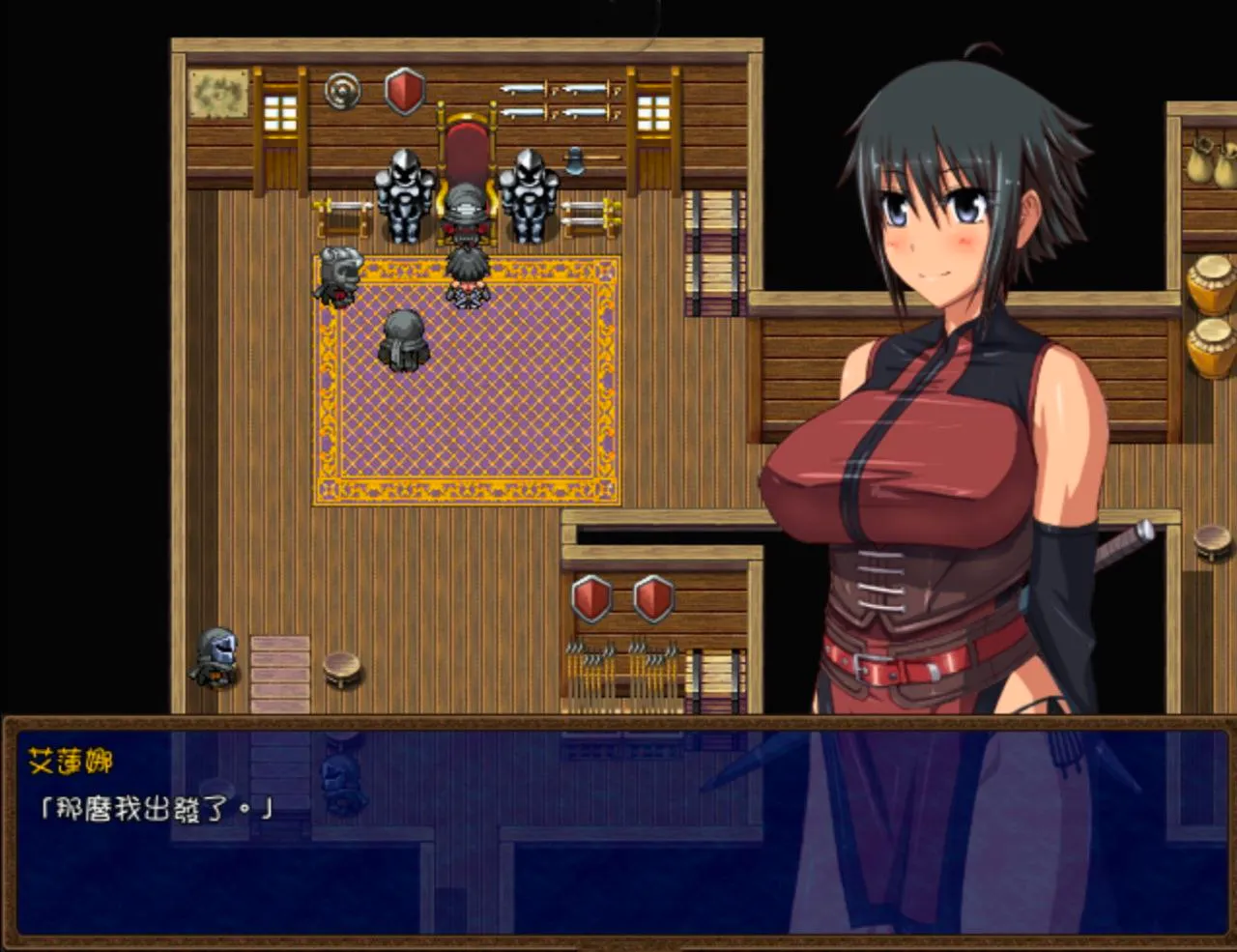Screen dimensions: 1237x952
Task: Toggle the picture frame on the top wall
Action: click(x=216, y=94)
